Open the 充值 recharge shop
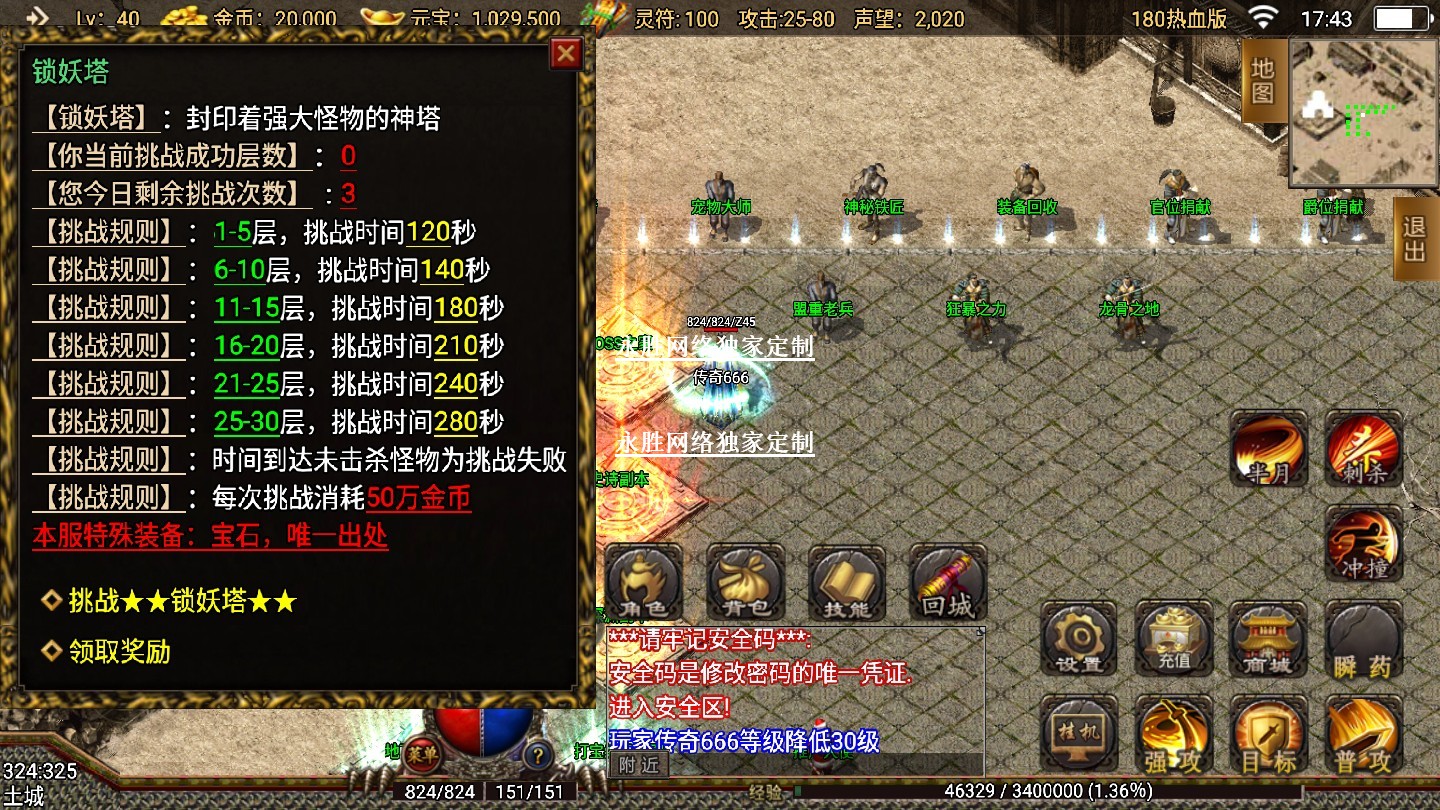The height and width of the screenshot is (810, 1440). click(1173, 639)
